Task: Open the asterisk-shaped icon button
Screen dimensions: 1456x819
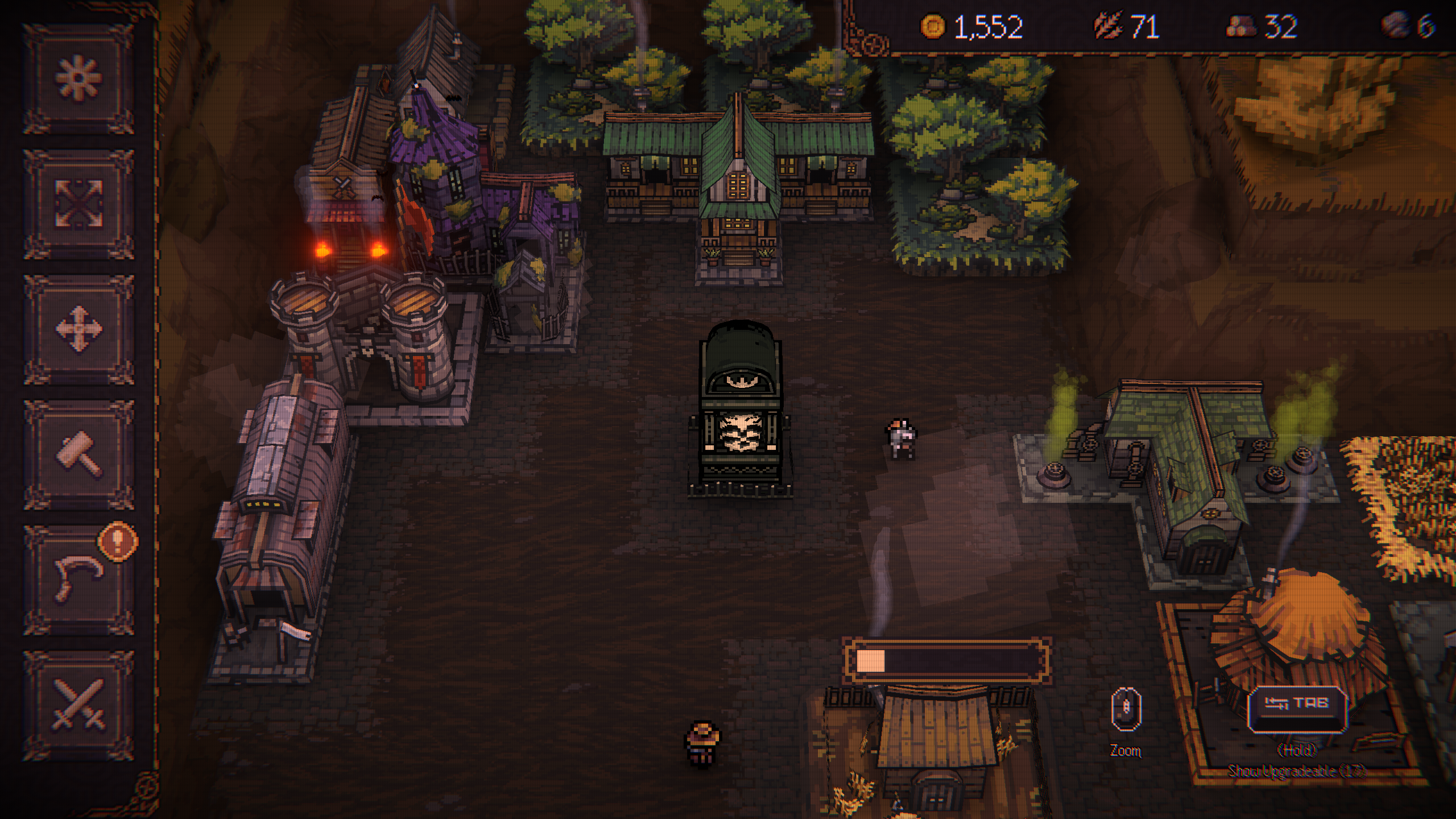Action: coord(78,80)
